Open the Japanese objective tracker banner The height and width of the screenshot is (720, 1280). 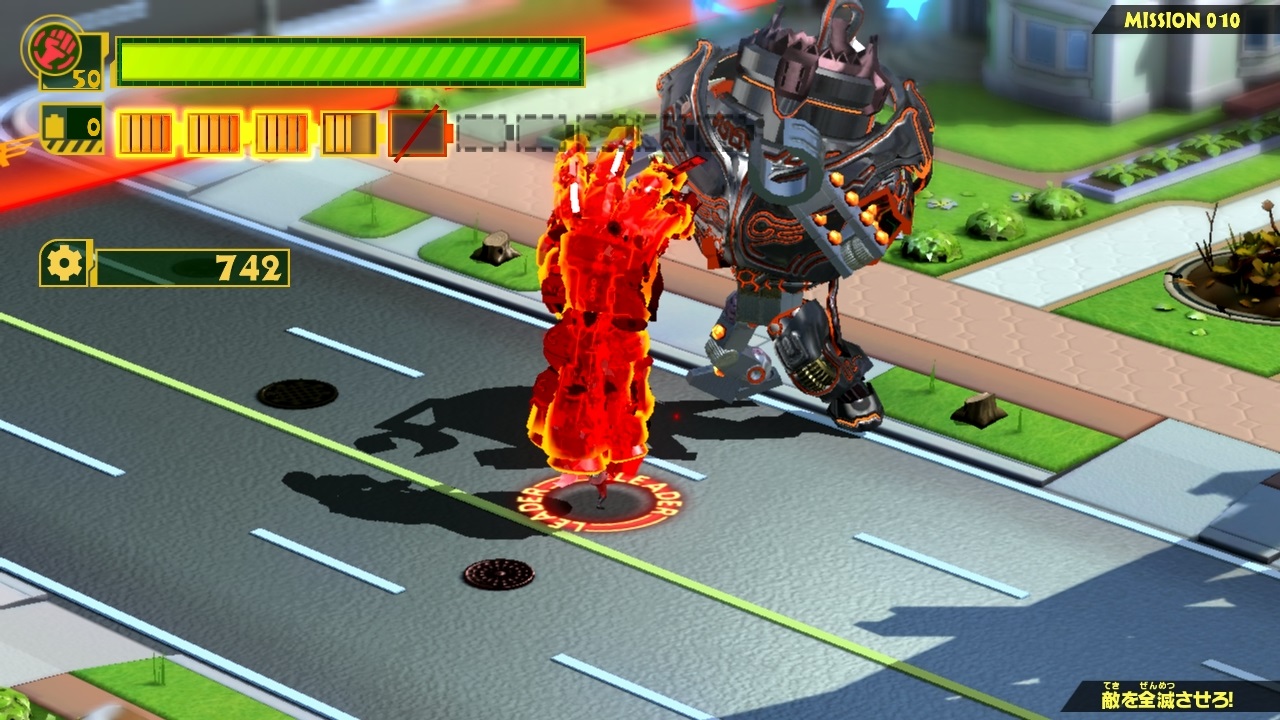[x=1170, y=696]
